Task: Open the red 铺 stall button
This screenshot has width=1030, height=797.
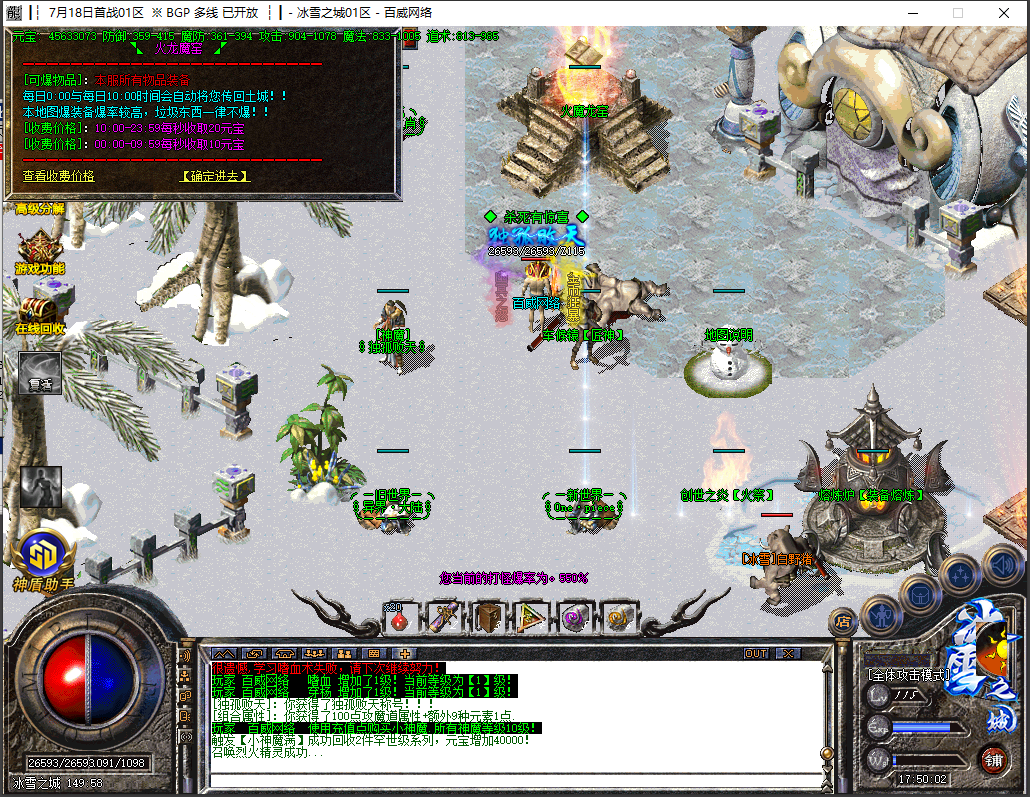Action: [x=993, y=759]
